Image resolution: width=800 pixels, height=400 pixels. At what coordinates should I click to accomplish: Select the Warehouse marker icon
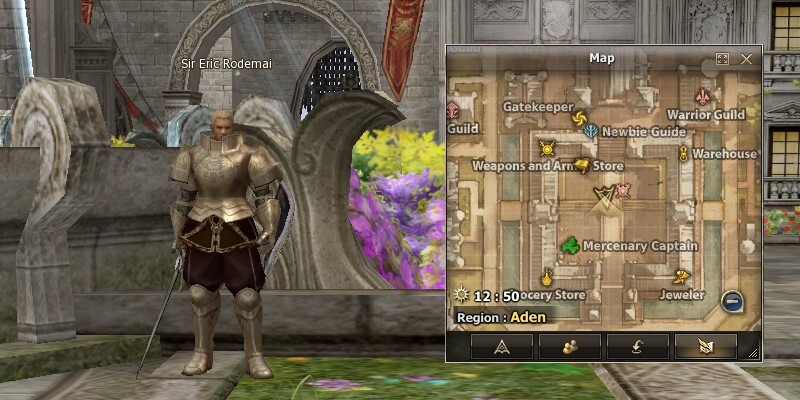pos(683,154)
